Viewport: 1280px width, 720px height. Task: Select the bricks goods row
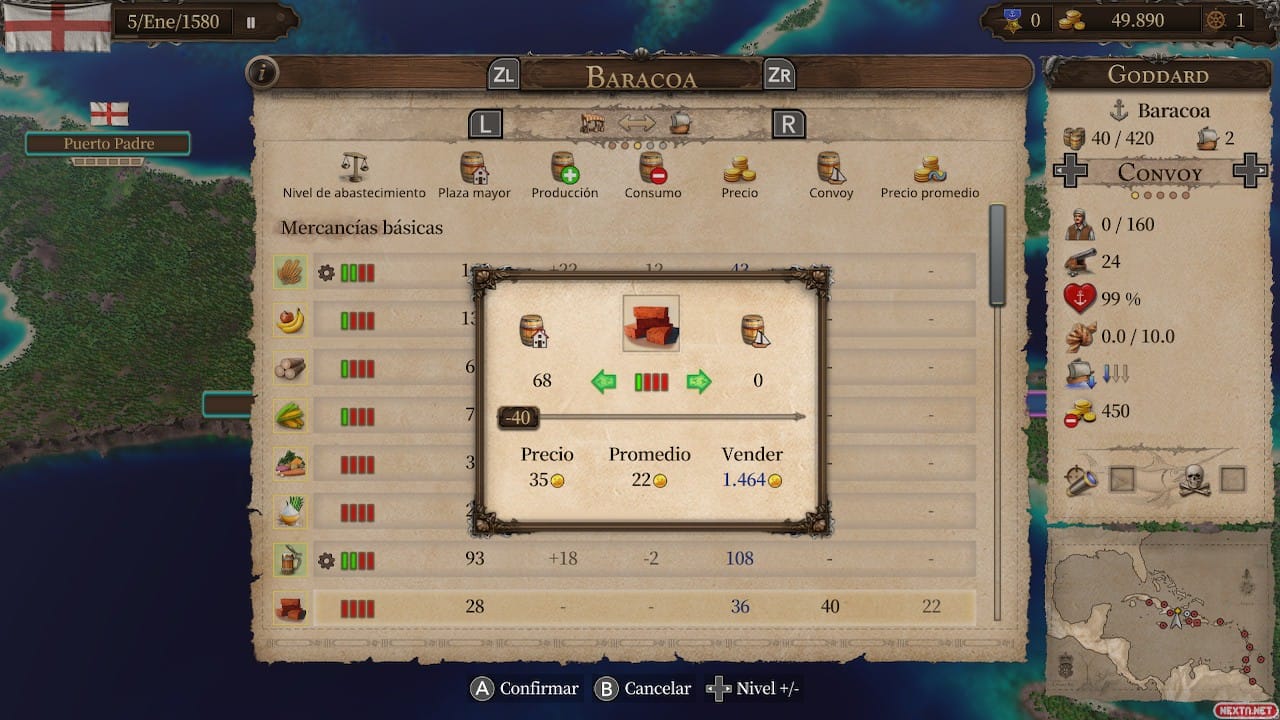tap(640, 607)
